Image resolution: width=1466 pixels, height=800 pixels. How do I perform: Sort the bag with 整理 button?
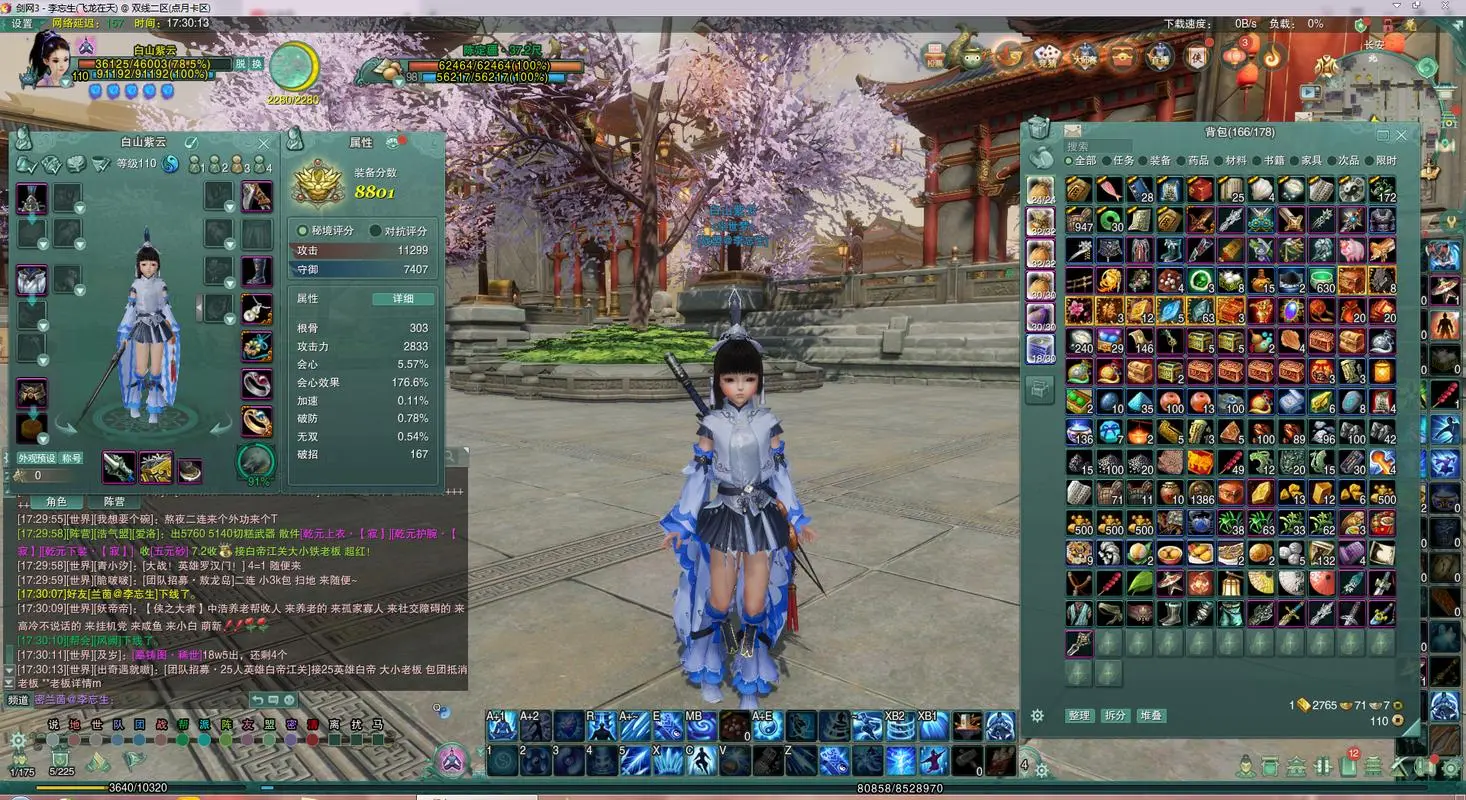tap(1079, 716)
